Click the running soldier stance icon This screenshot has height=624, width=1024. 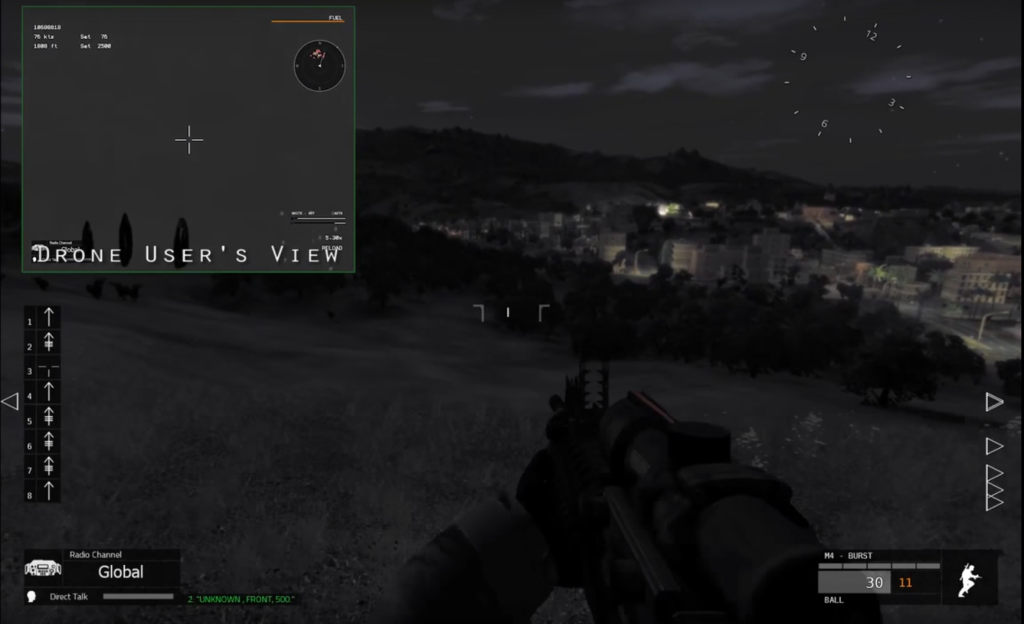[x=969, y=579]
